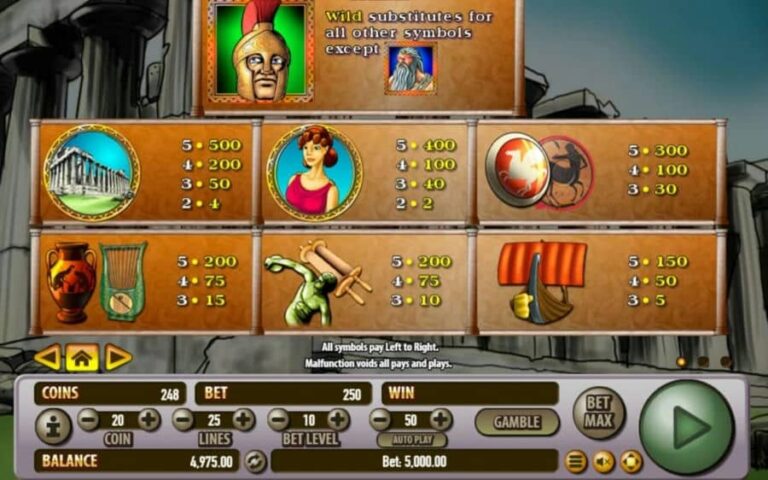Start Auto Play
Image resolution: width=768 pixels, height=480 pixels.
click(x=412, y=440)
